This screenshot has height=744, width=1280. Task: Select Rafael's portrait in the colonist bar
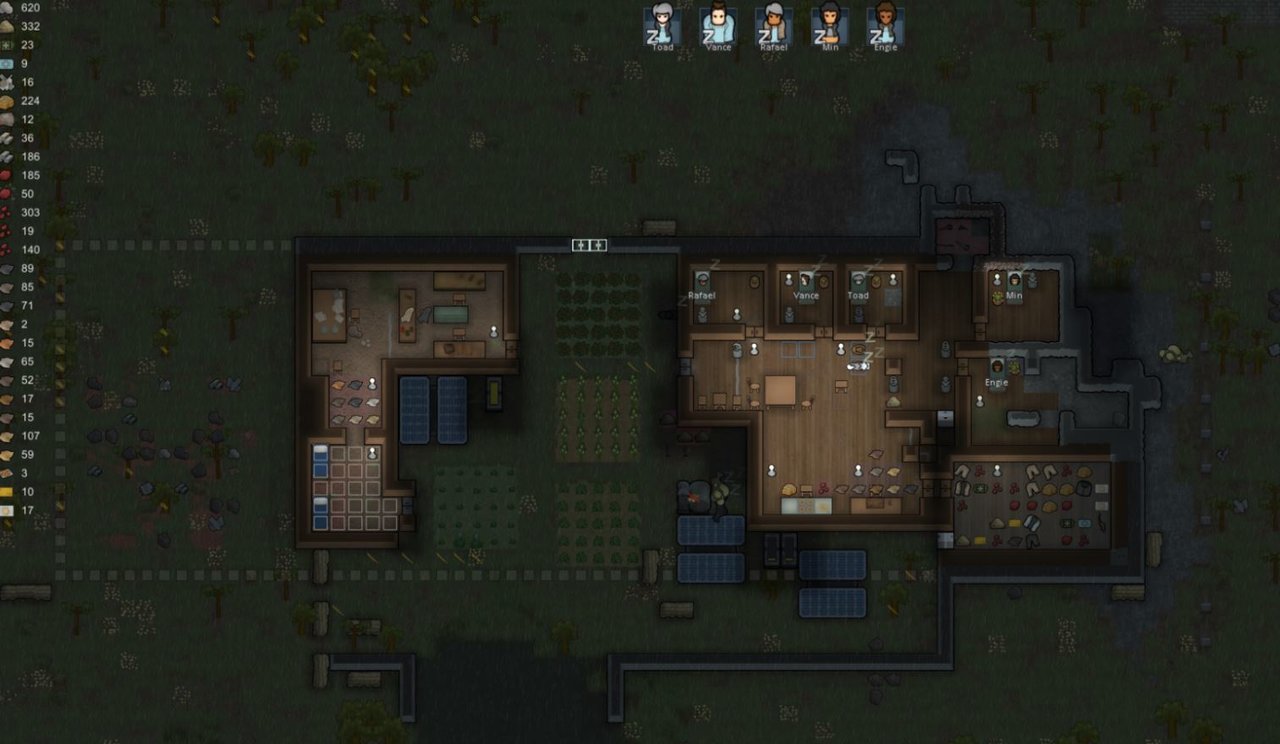772,26
